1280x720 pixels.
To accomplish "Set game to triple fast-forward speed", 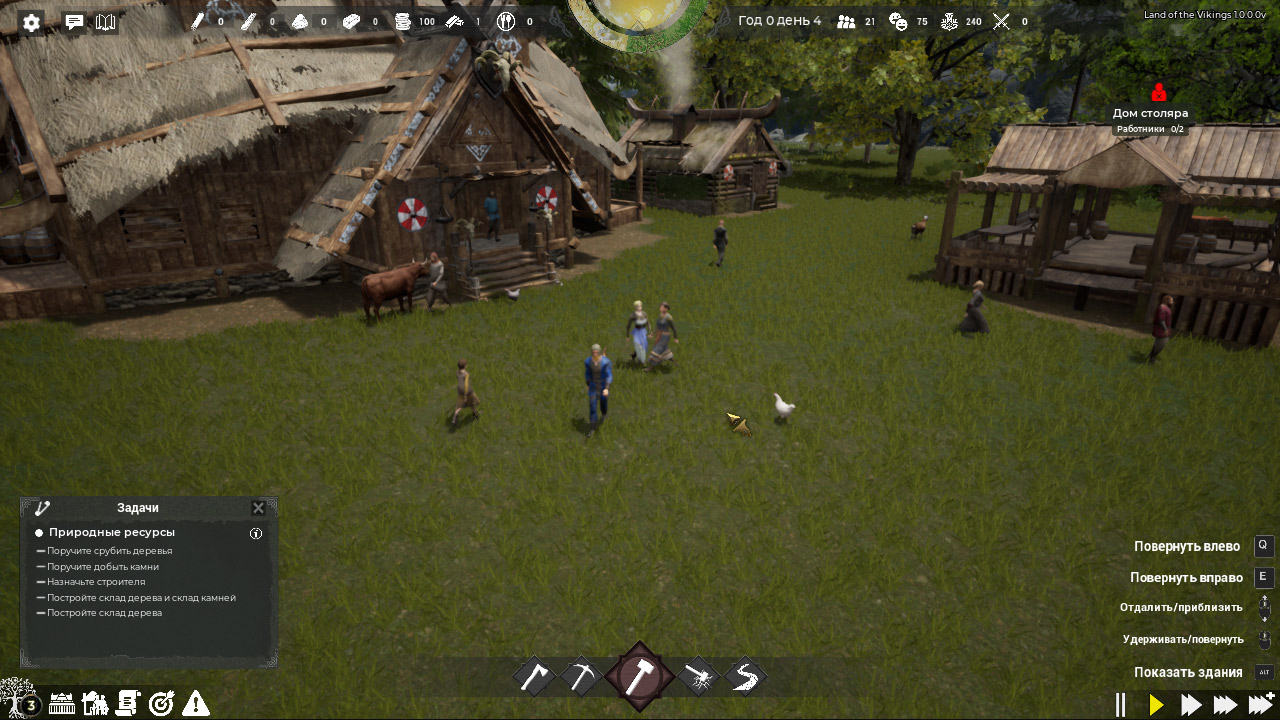I will click(1225, 705).
